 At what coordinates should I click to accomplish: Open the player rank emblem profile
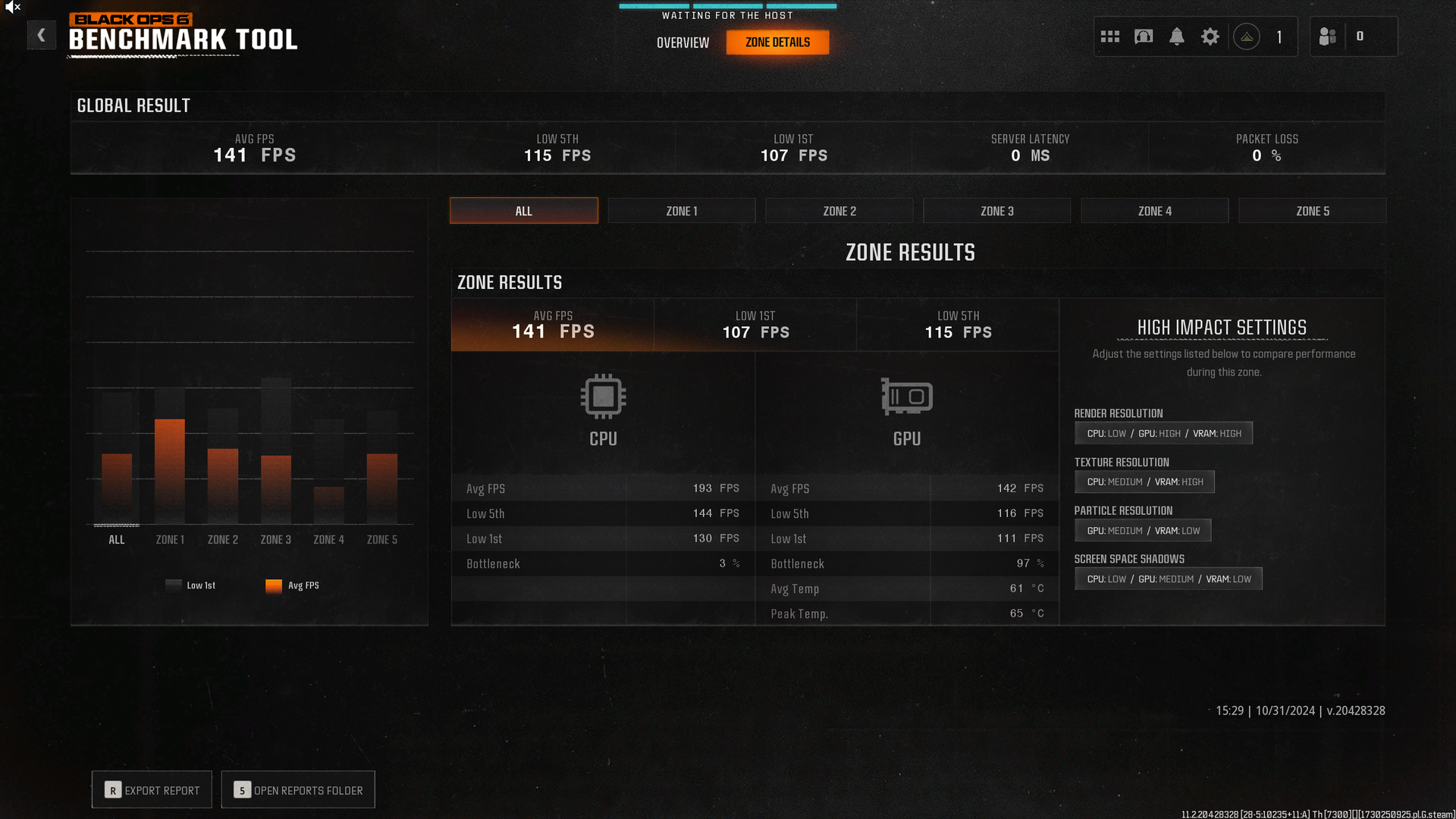pyautogui.click(x=1247, y=36)
